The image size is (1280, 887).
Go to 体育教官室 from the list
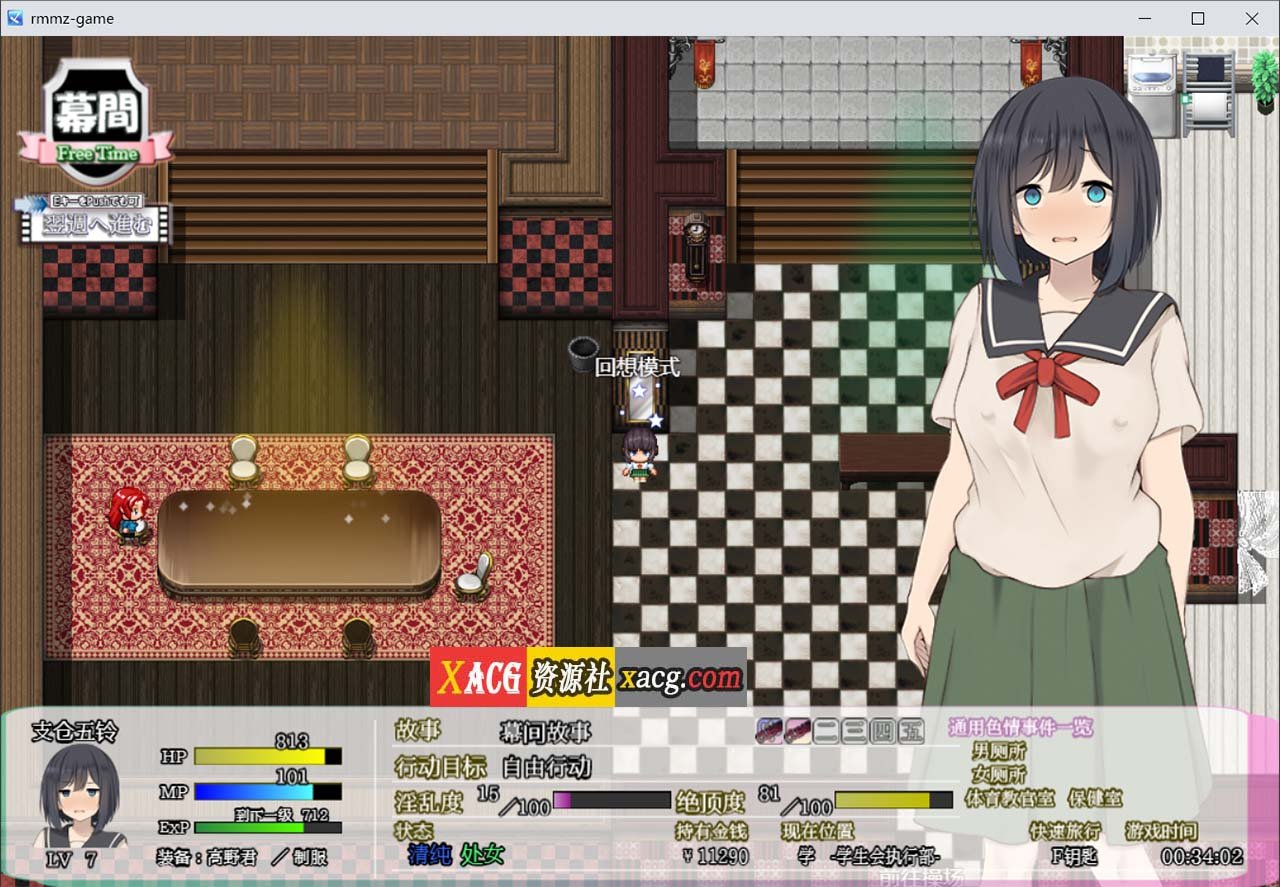(1010, 798)
